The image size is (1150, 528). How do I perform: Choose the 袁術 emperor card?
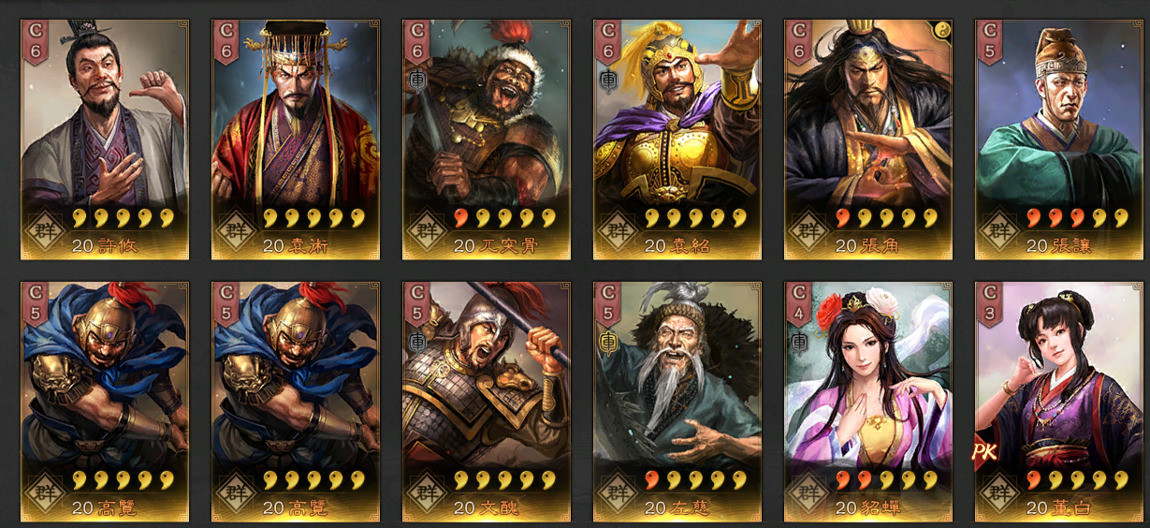(295, 138)
